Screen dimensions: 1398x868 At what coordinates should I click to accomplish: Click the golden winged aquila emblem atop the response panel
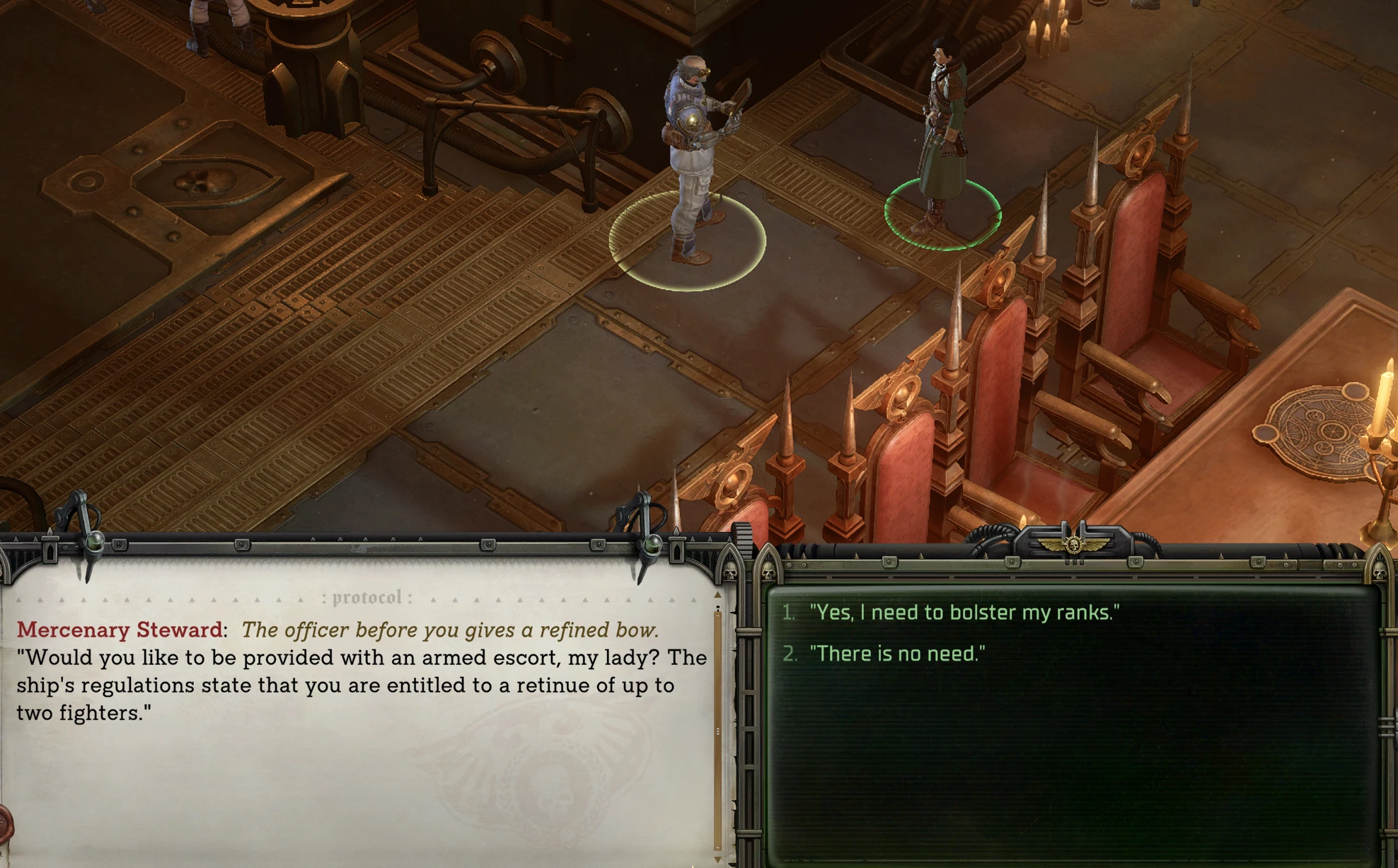(x=1073, y=543)
